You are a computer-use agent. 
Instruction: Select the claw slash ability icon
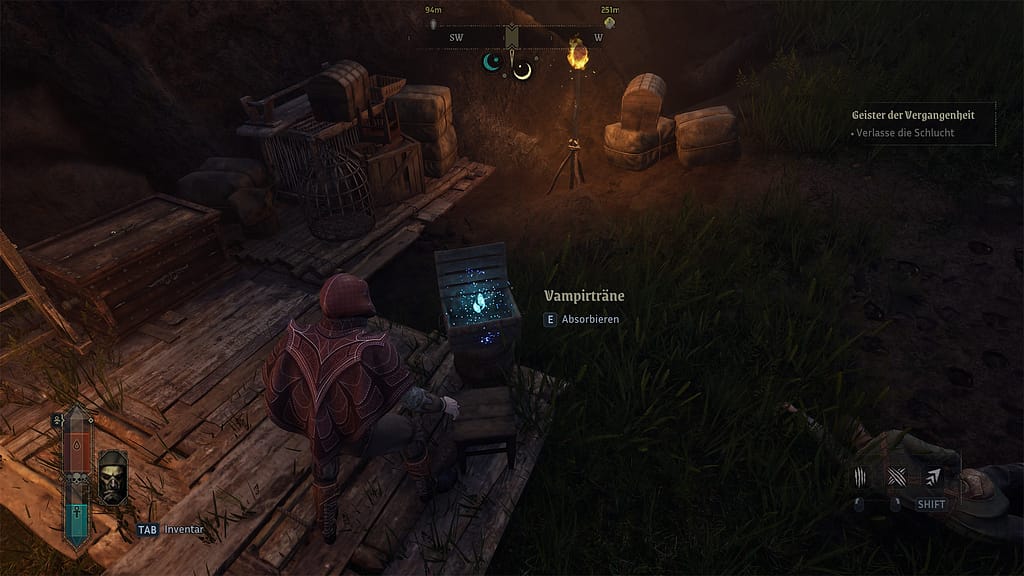[x=862, y=477]
